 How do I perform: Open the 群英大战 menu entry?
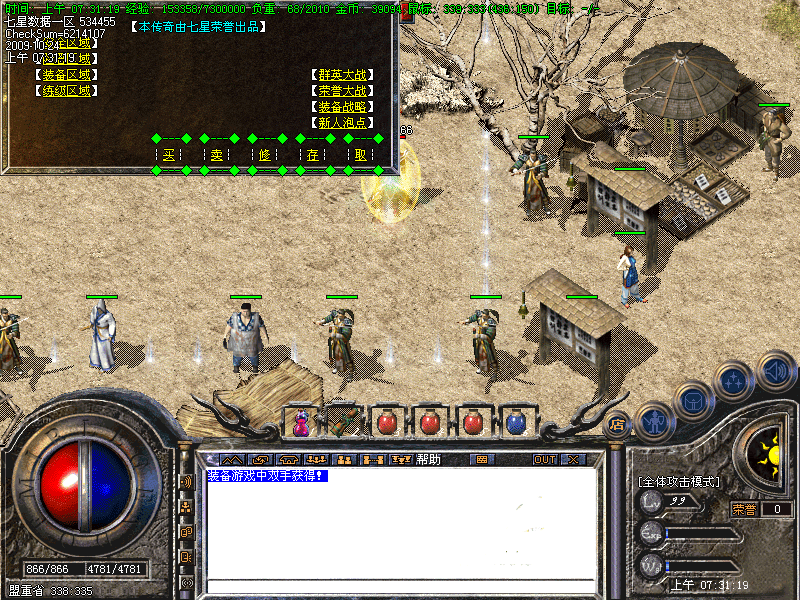[x=343, y=75]
